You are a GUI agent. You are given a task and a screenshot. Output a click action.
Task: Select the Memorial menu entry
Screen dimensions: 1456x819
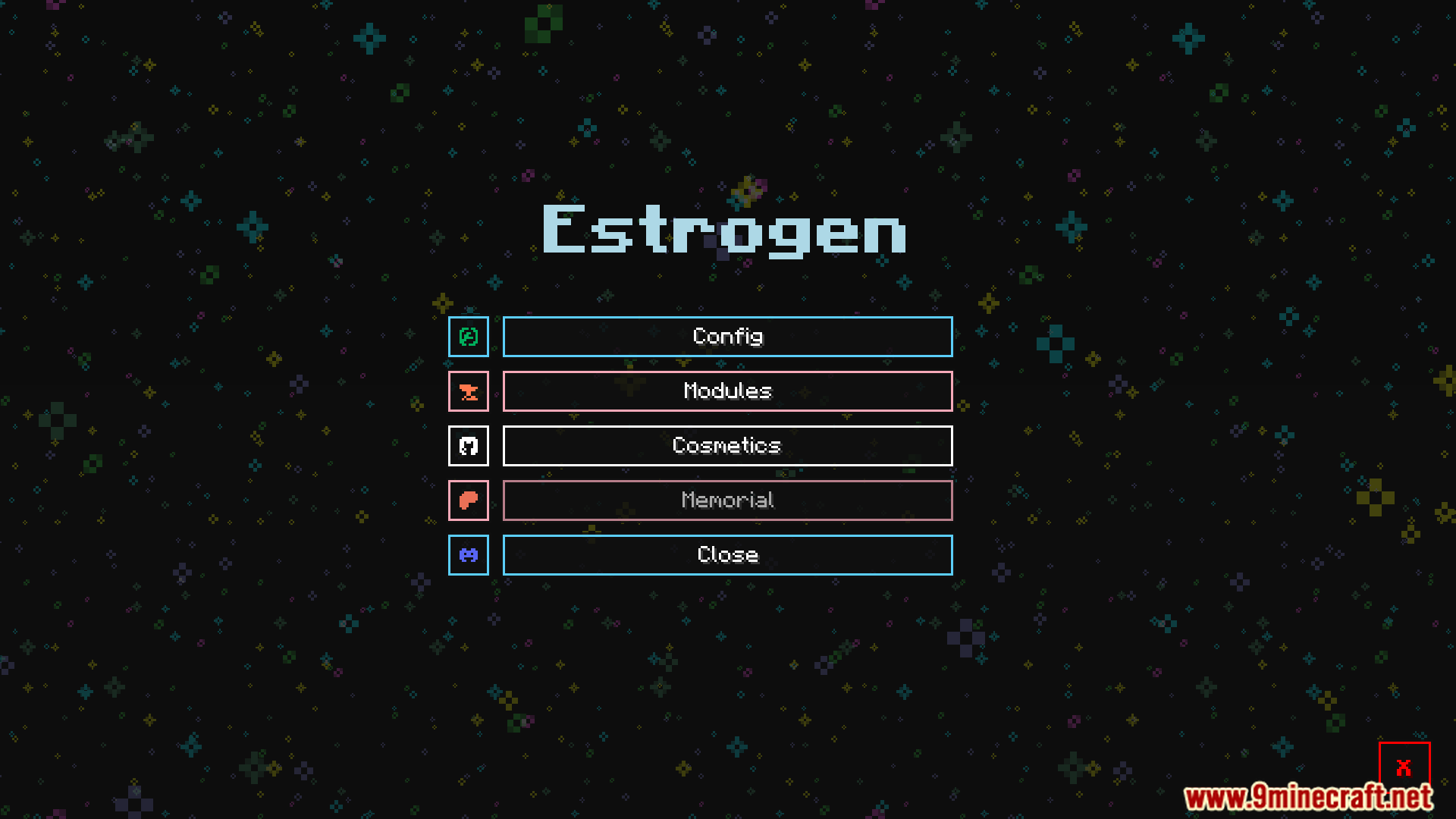tap(726, 500)
